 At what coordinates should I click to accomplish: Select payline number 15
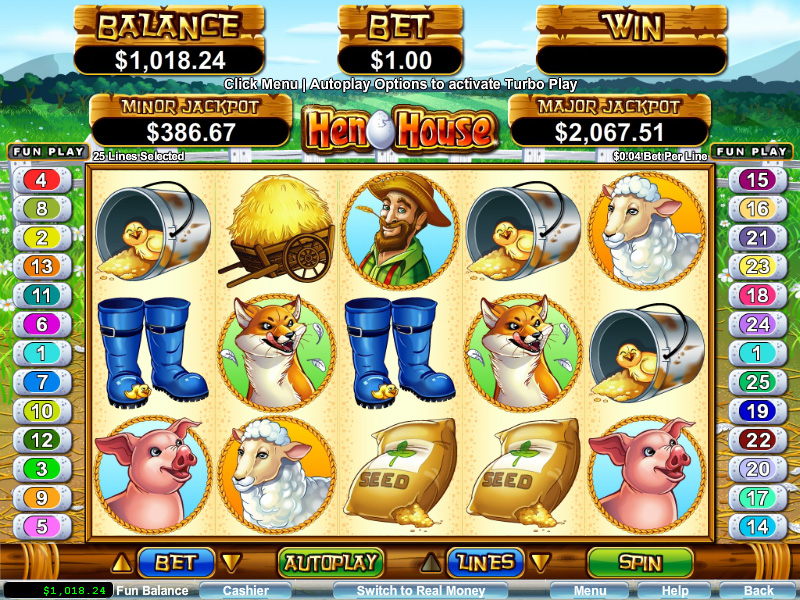pyautogui.click(x=758, y=180)
